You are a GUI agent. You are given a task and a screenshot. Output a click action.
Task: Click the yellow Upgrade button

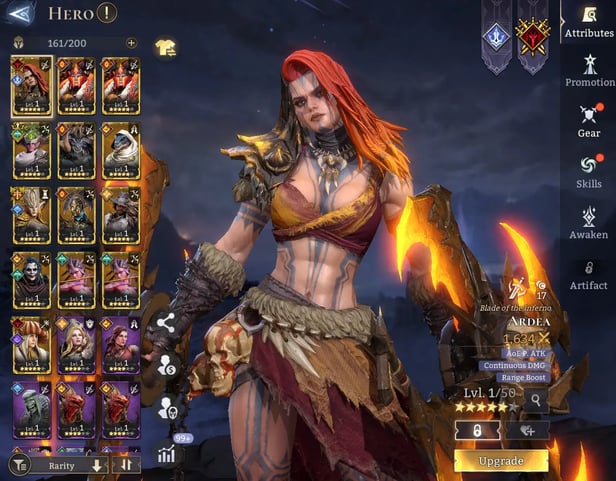[500, 461]
